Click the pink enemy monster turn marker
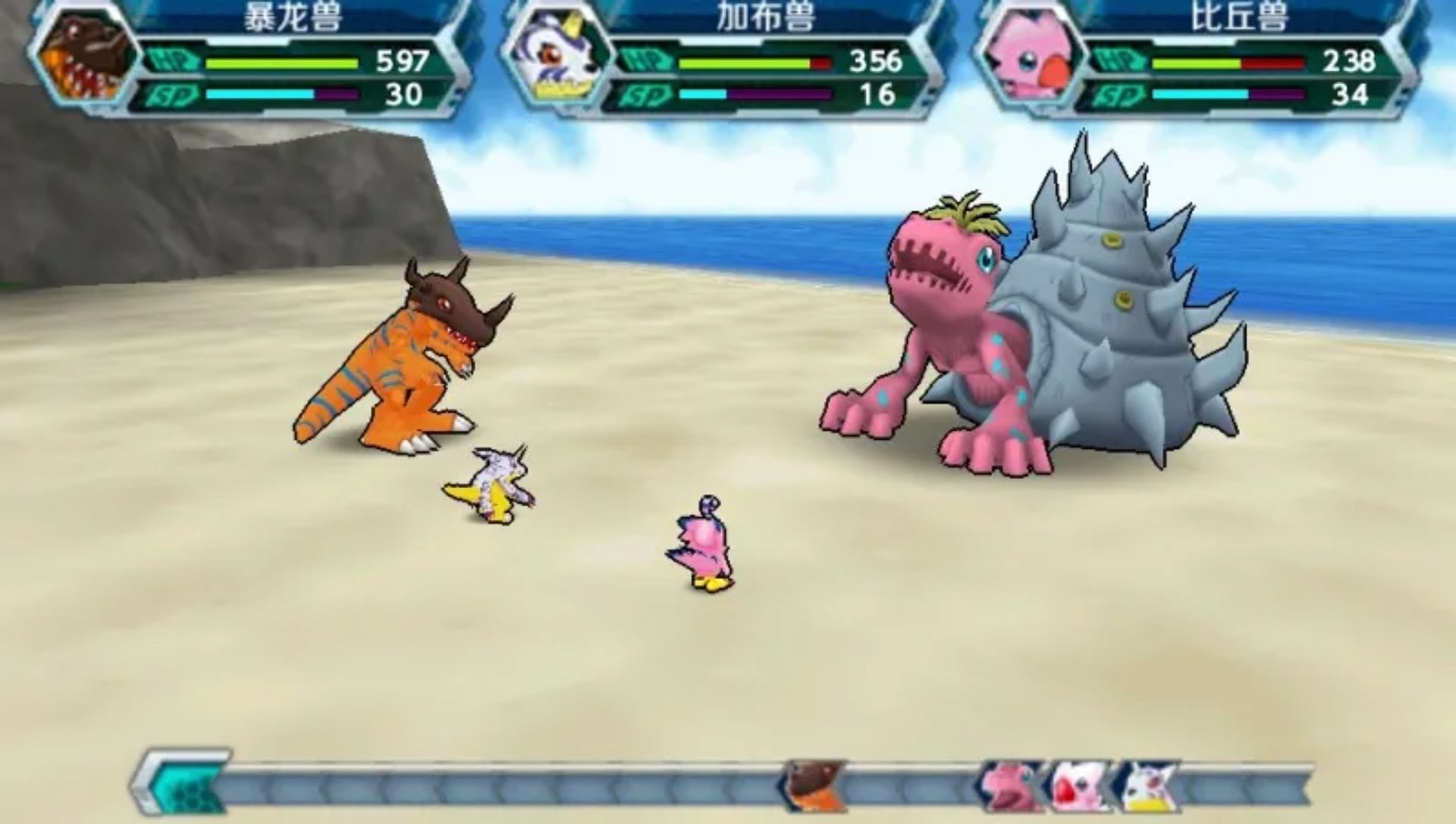1456x824 pixels. tap(1009, 786)
